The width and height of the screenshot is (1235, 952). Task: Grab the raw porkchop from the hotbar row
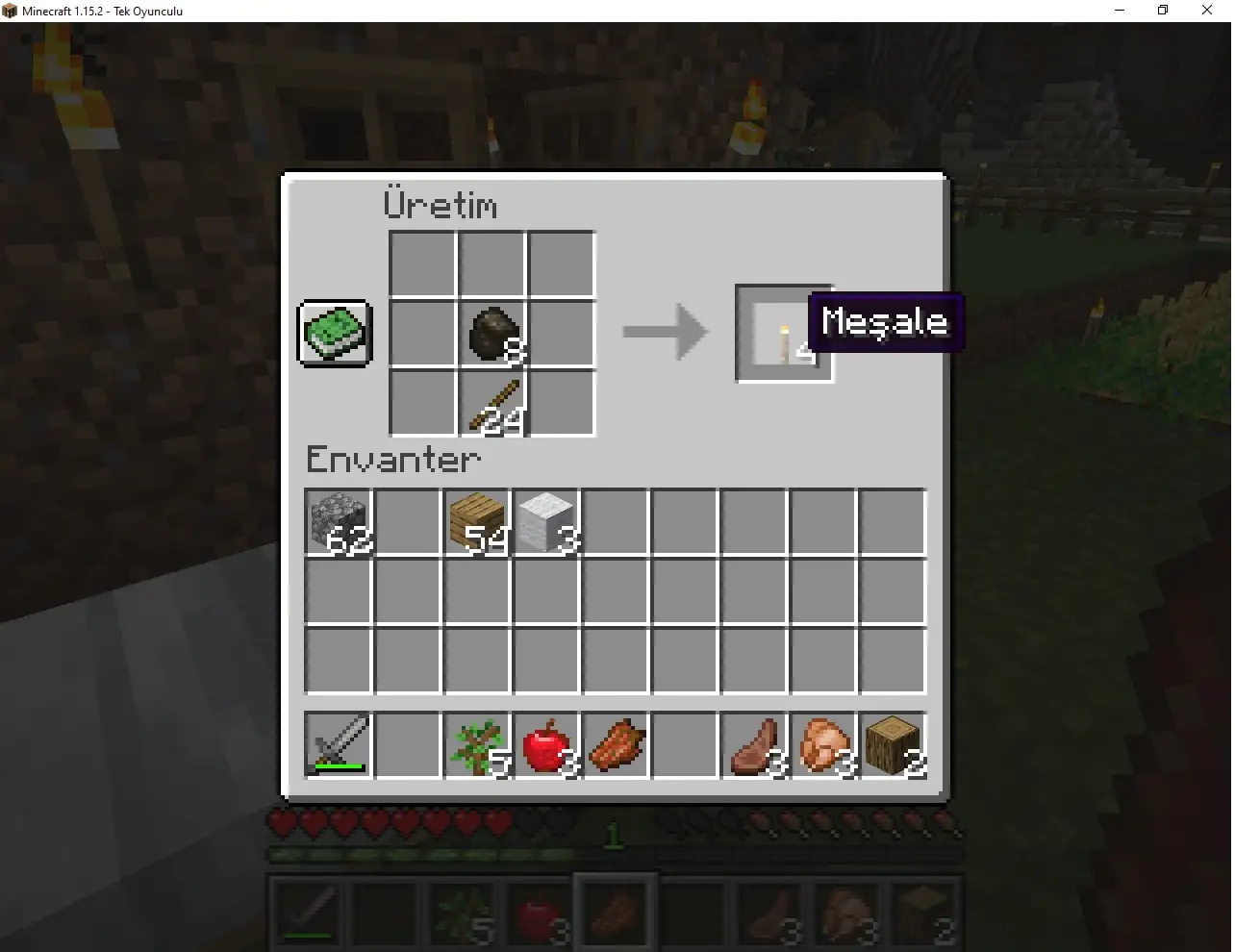(x=753, y=745)
